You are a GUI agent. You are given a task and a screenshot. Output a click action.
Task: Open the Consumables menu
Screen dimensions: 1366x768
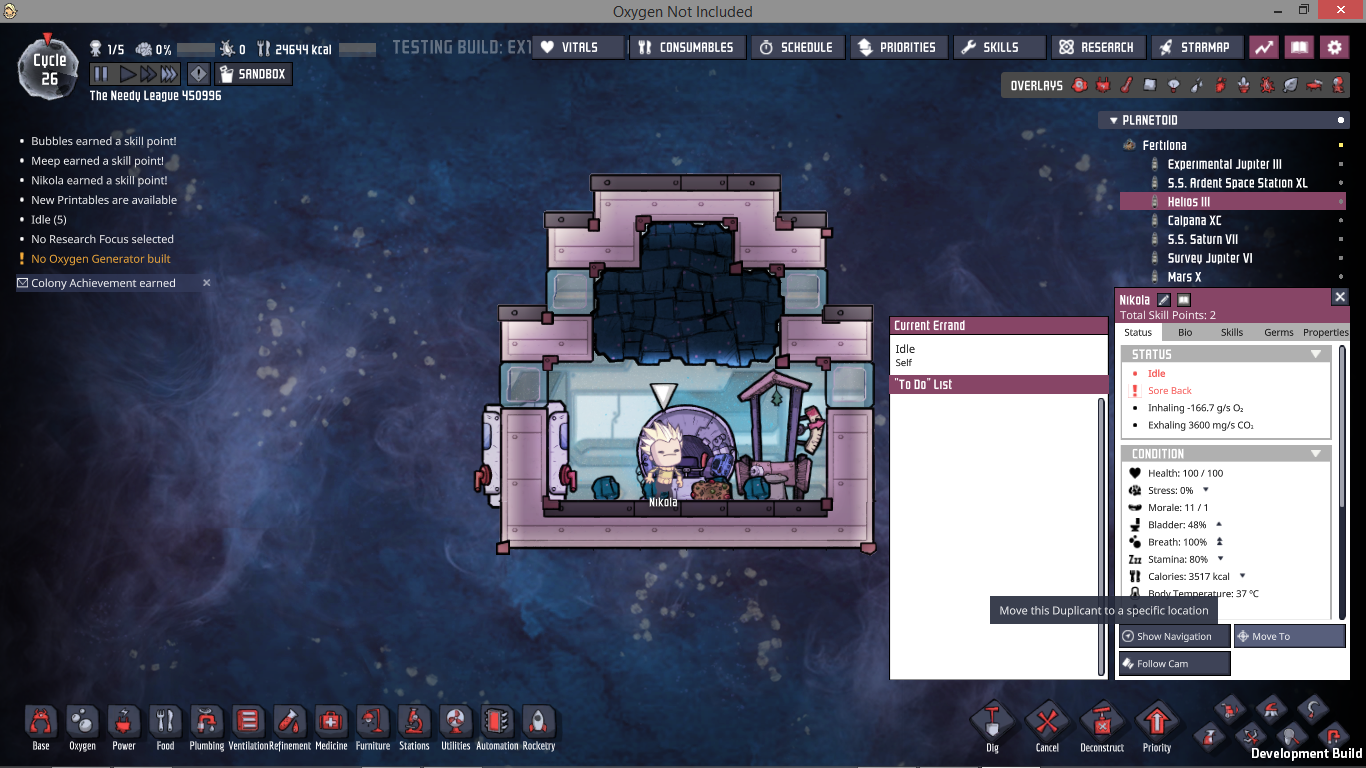(x=686, y=47)
